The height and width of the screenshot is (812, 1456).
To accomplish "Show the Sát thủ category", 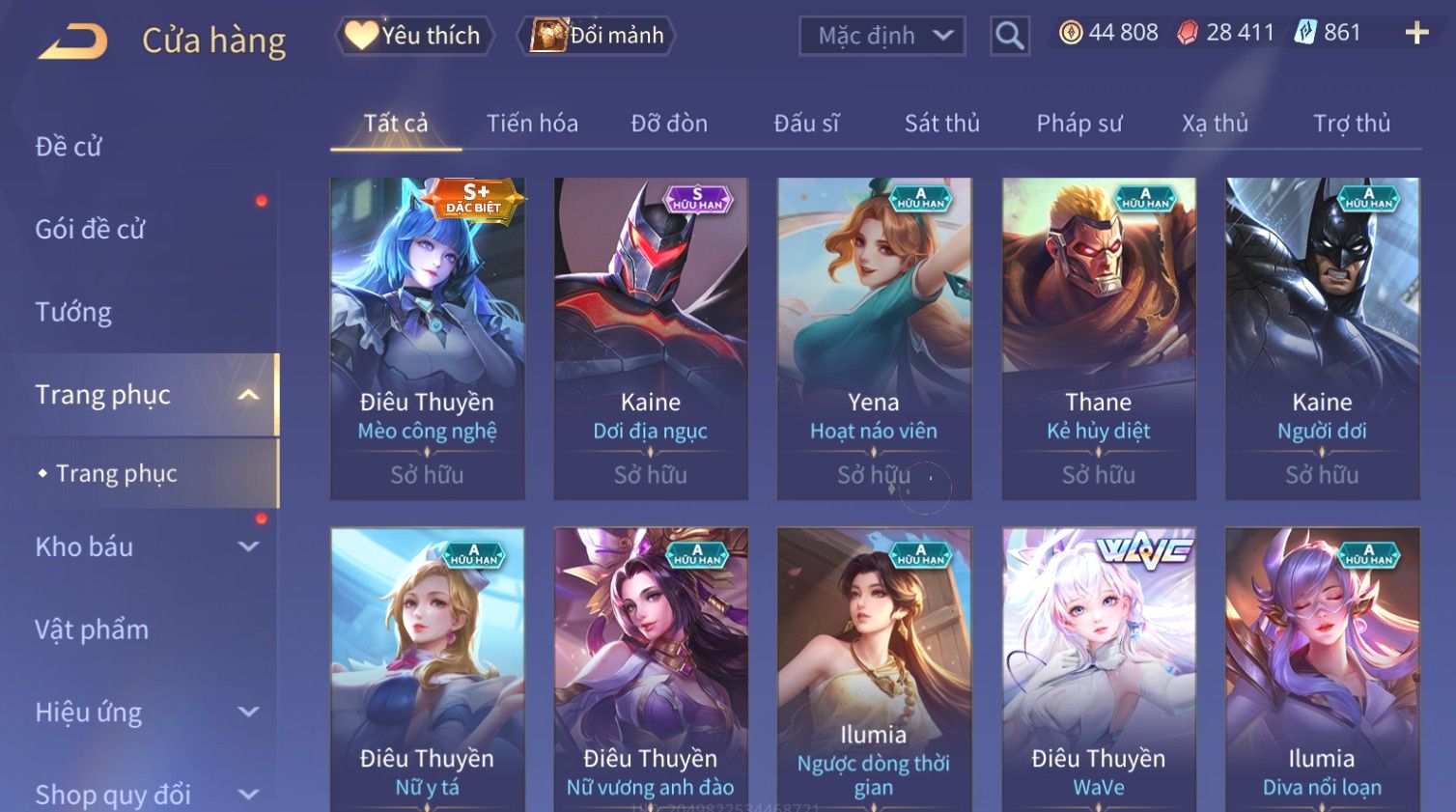I will (x=941, y=124).
